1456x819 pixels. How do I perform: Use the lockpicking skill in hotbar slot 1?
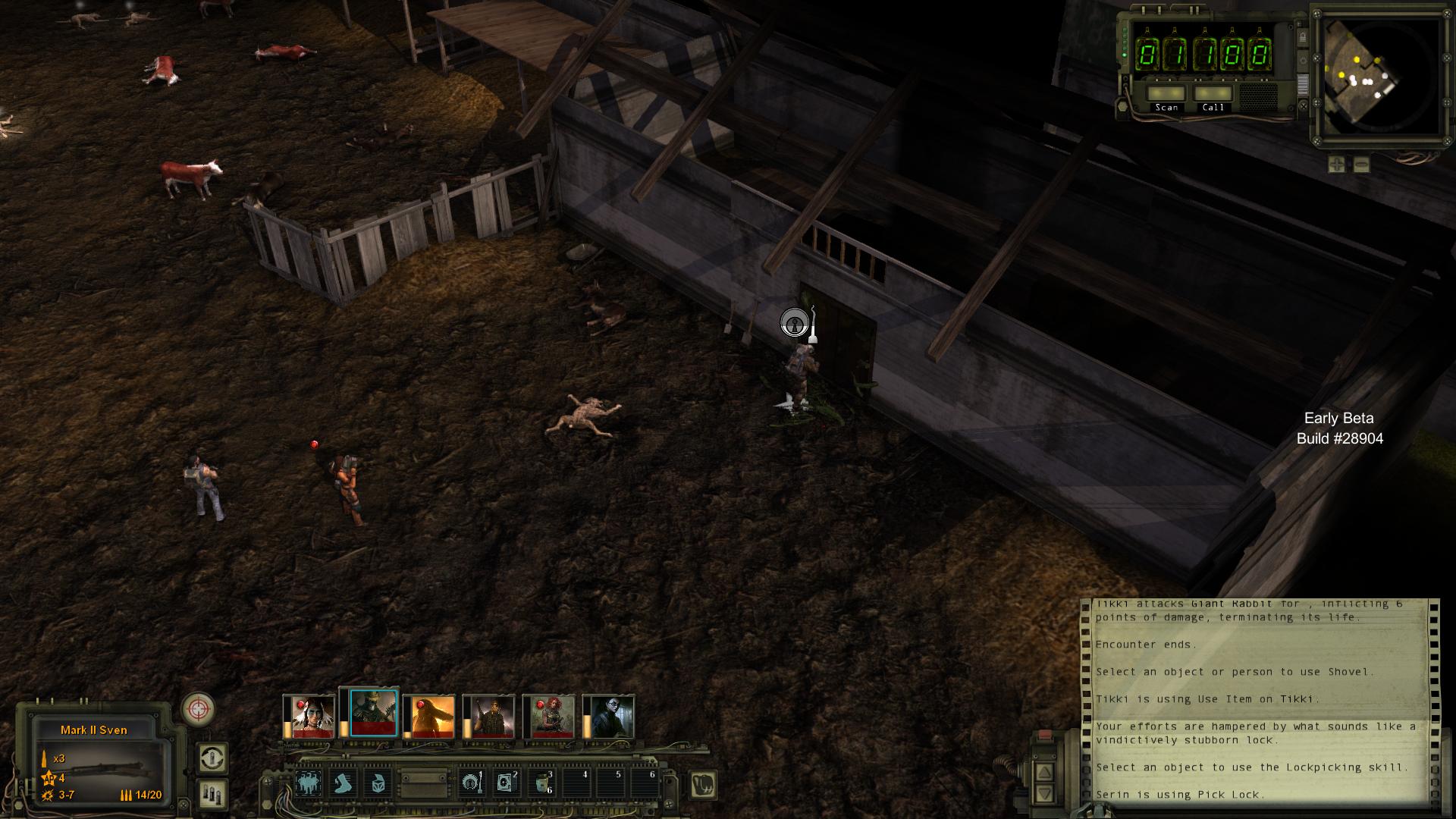(x=471, y=783)
